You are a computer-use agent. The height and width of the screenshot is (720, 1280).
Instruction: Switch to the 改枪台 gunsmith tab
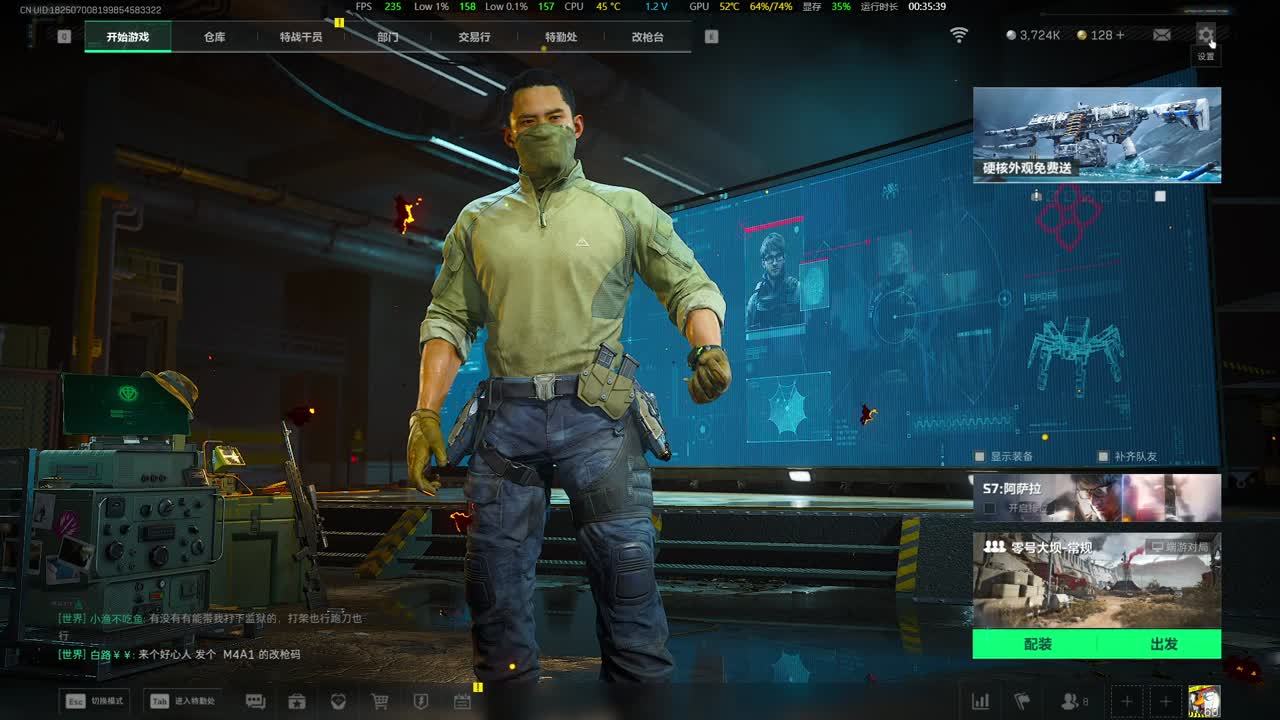[x=647, y=37]
